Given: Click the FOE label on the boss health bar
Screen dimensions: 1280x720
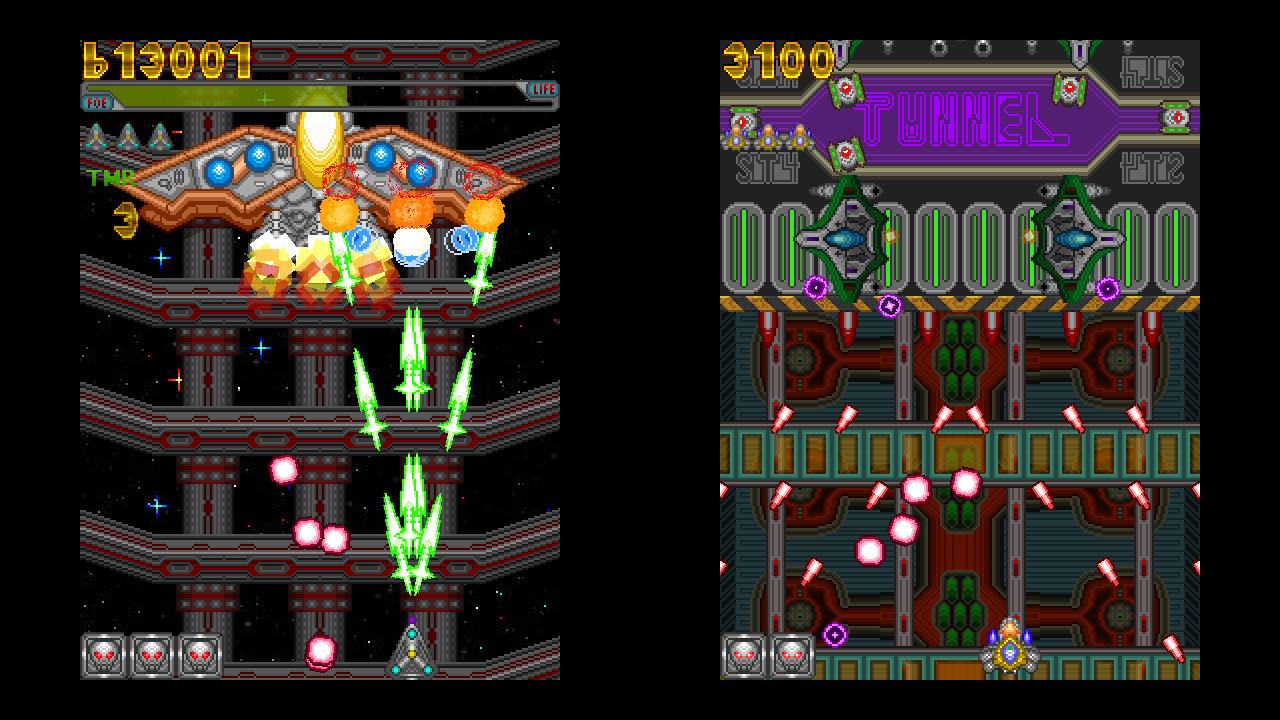Looking at the screenshot, I should (x=97, y=101).
